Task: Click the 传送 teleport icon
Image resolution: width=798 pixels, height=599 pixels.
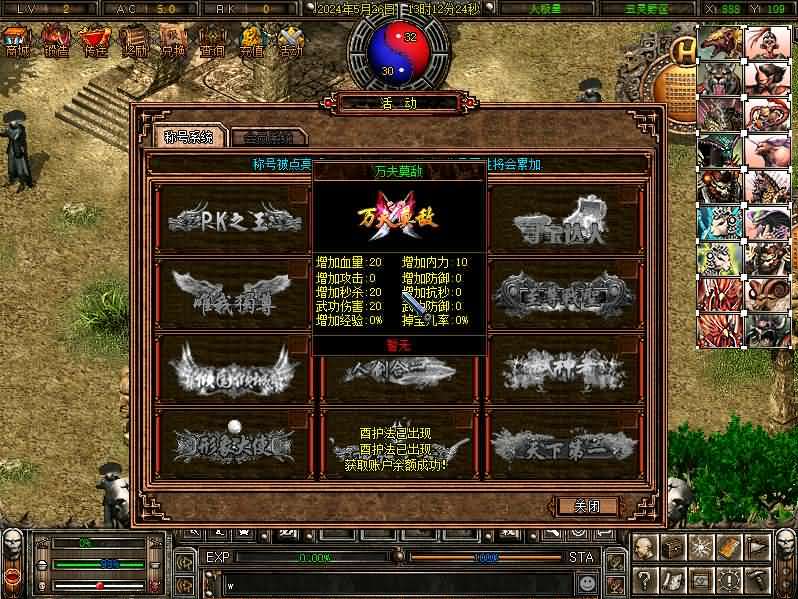Action: click(95, 42)
